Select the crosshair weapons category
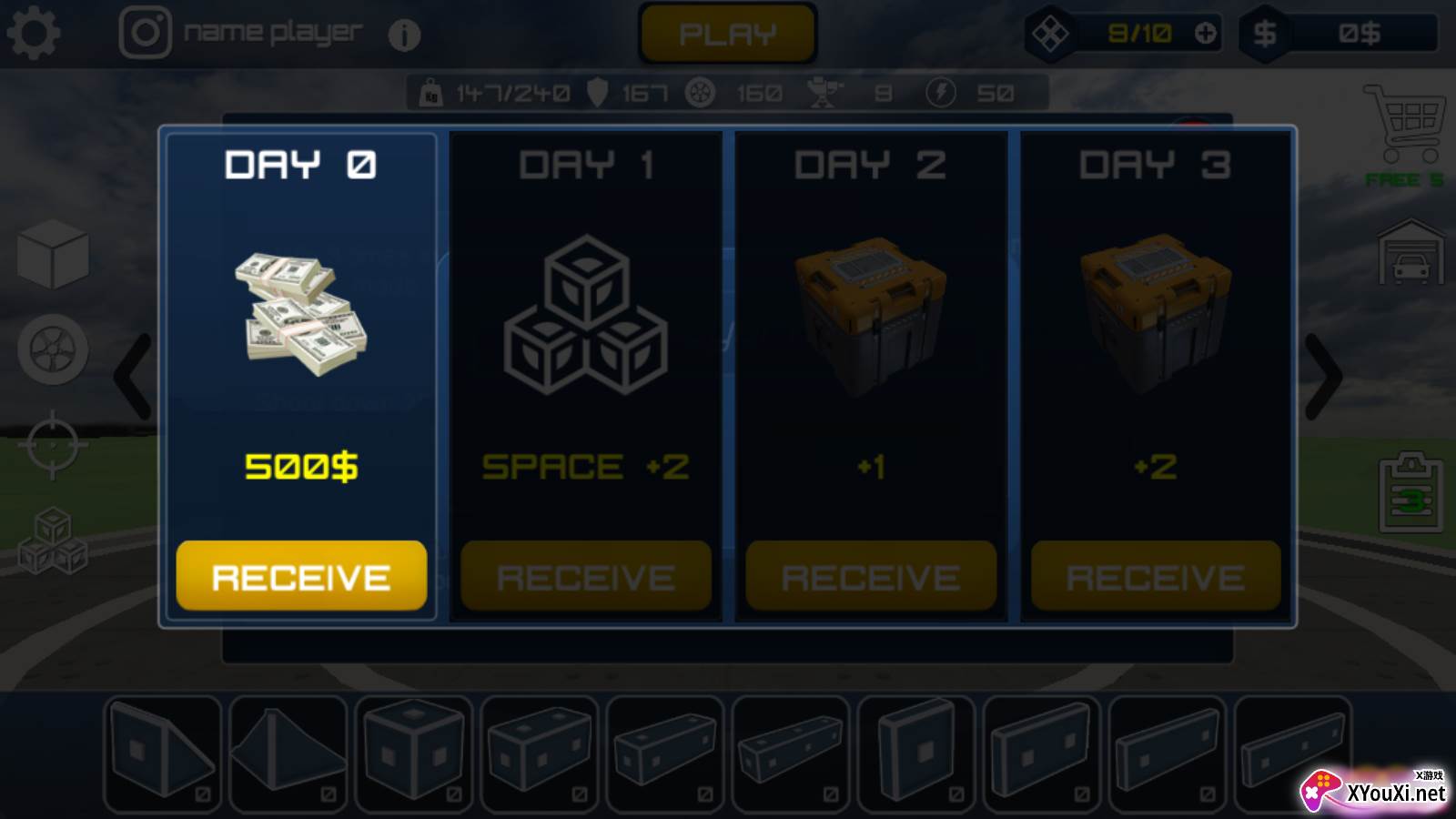Image resolution: width=1456 pixels, height=819 pixels. point(53,445)
